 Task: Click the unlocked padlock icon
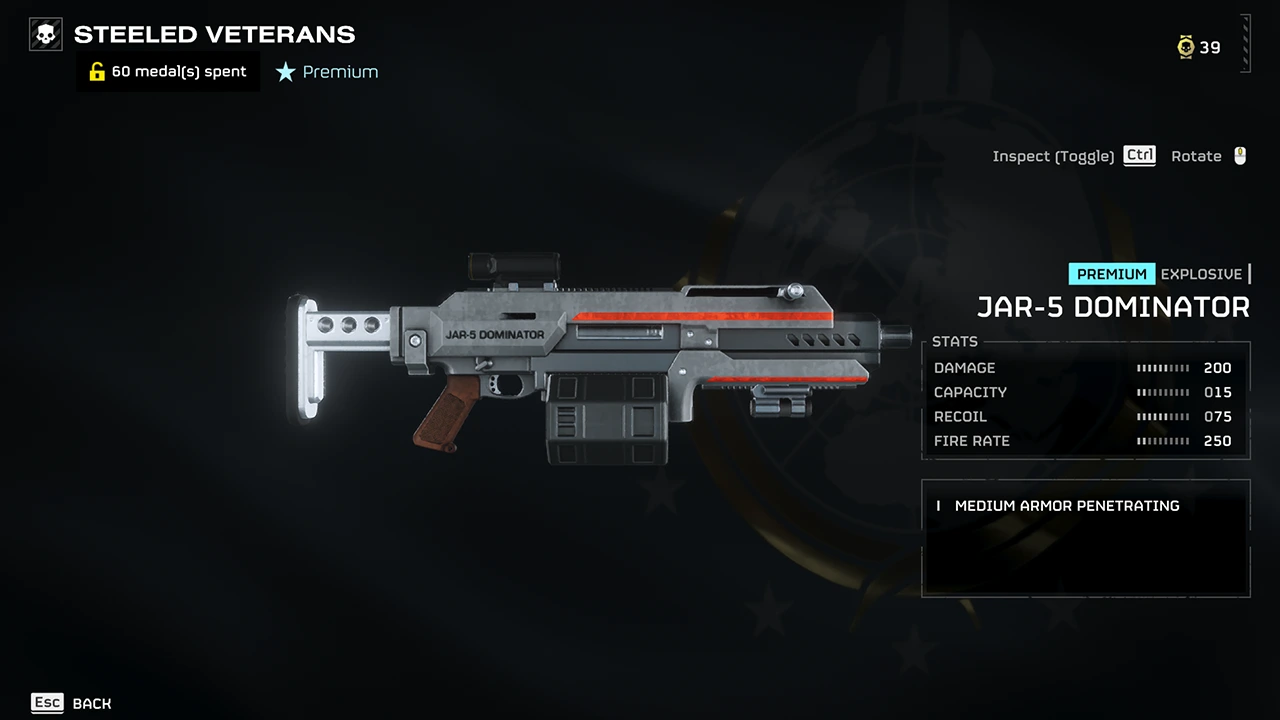click(96, 71)
